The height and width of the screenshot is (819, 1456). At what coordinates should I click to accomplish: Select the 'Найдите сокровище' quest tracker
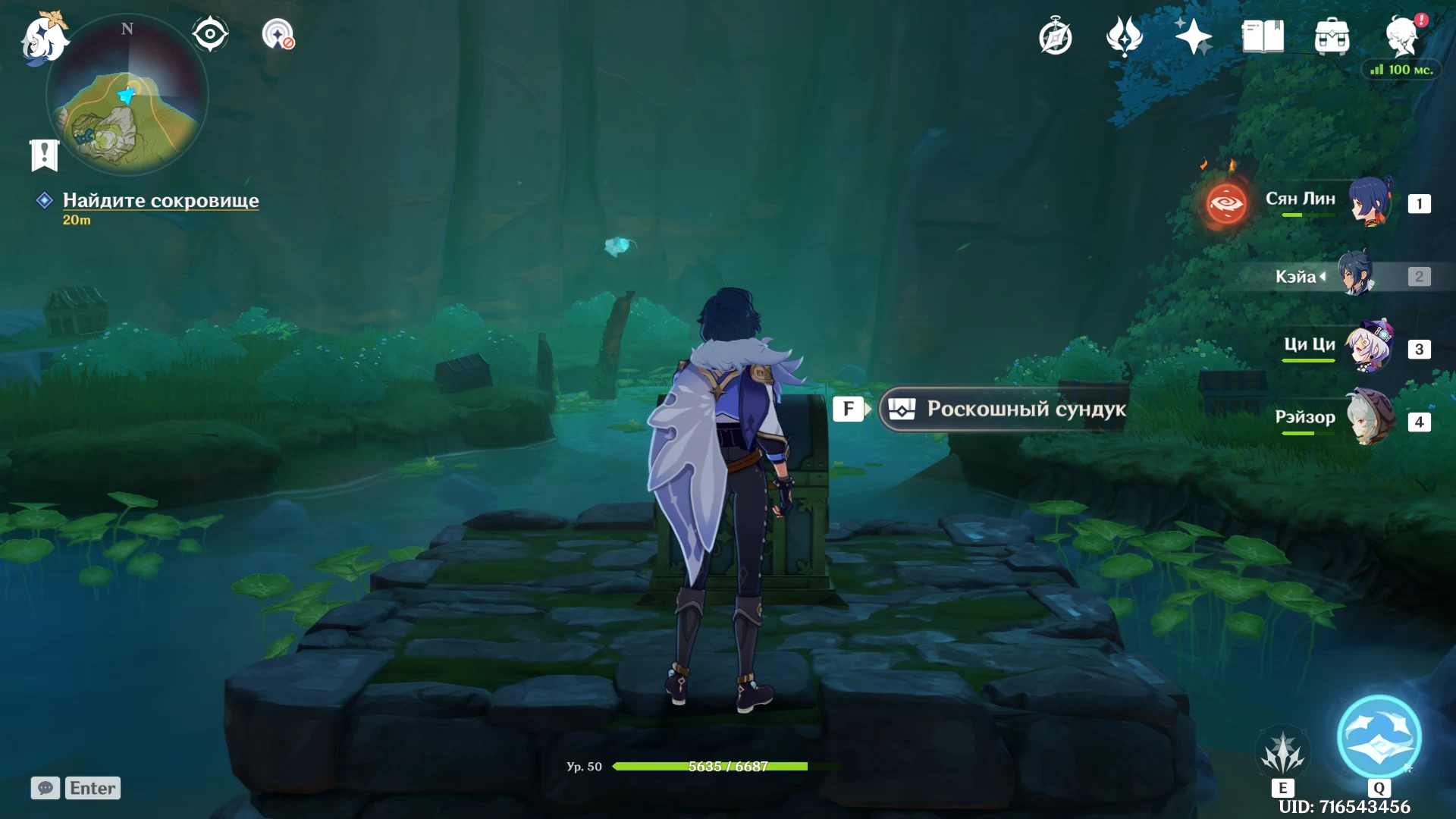point(160,200)
